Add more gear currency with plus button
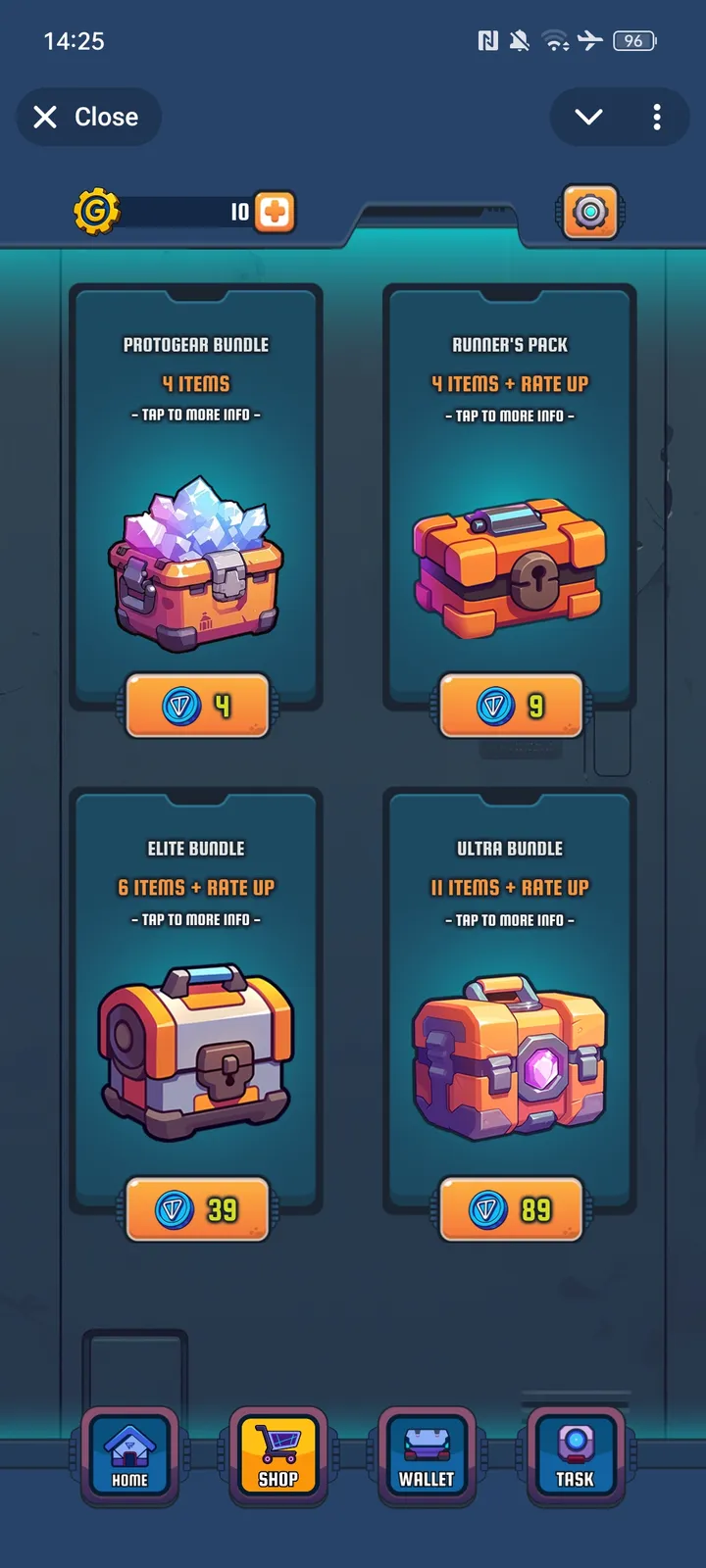 275,212
